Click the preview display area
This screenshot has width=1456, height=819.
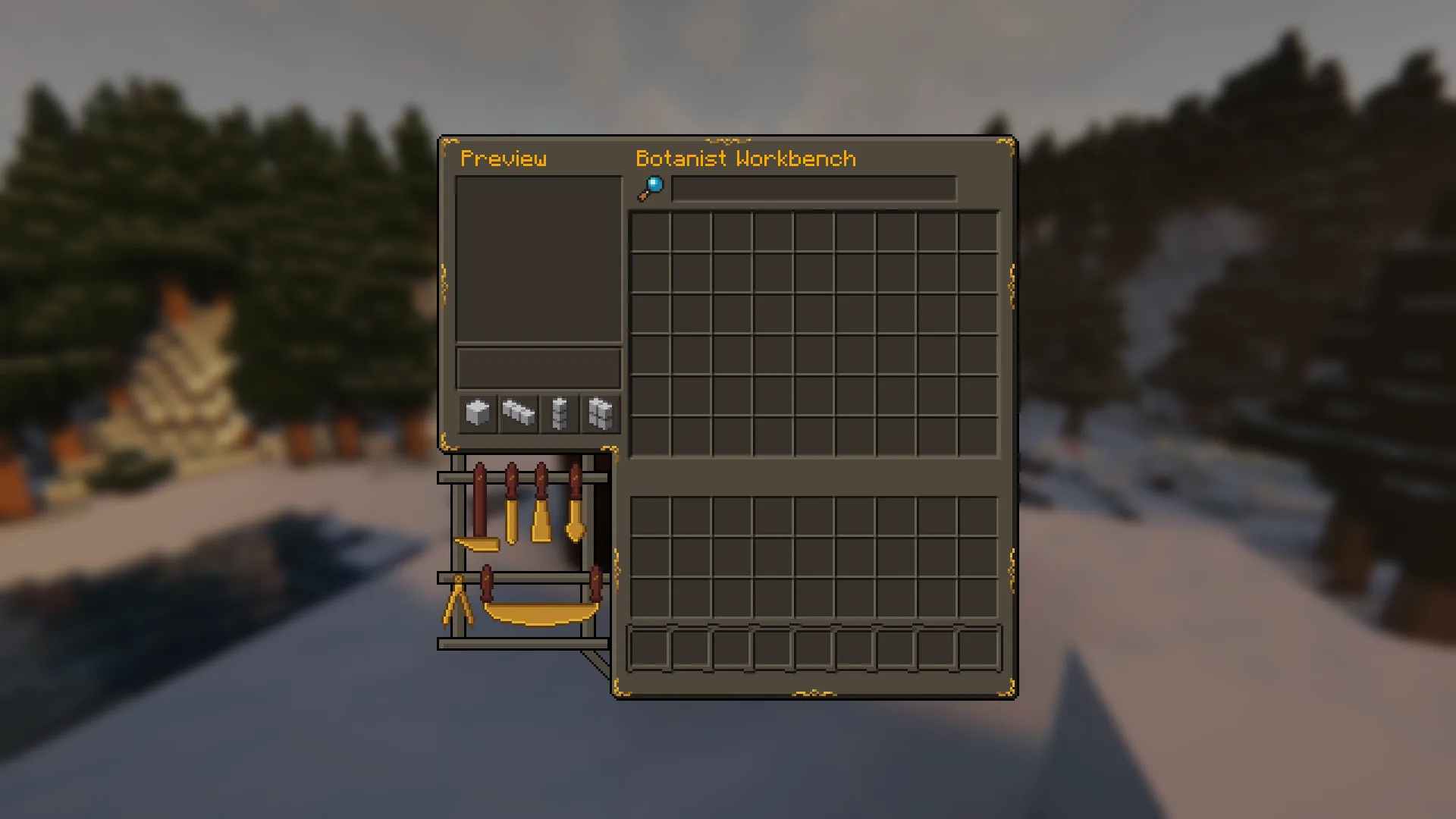click(538, 258)
